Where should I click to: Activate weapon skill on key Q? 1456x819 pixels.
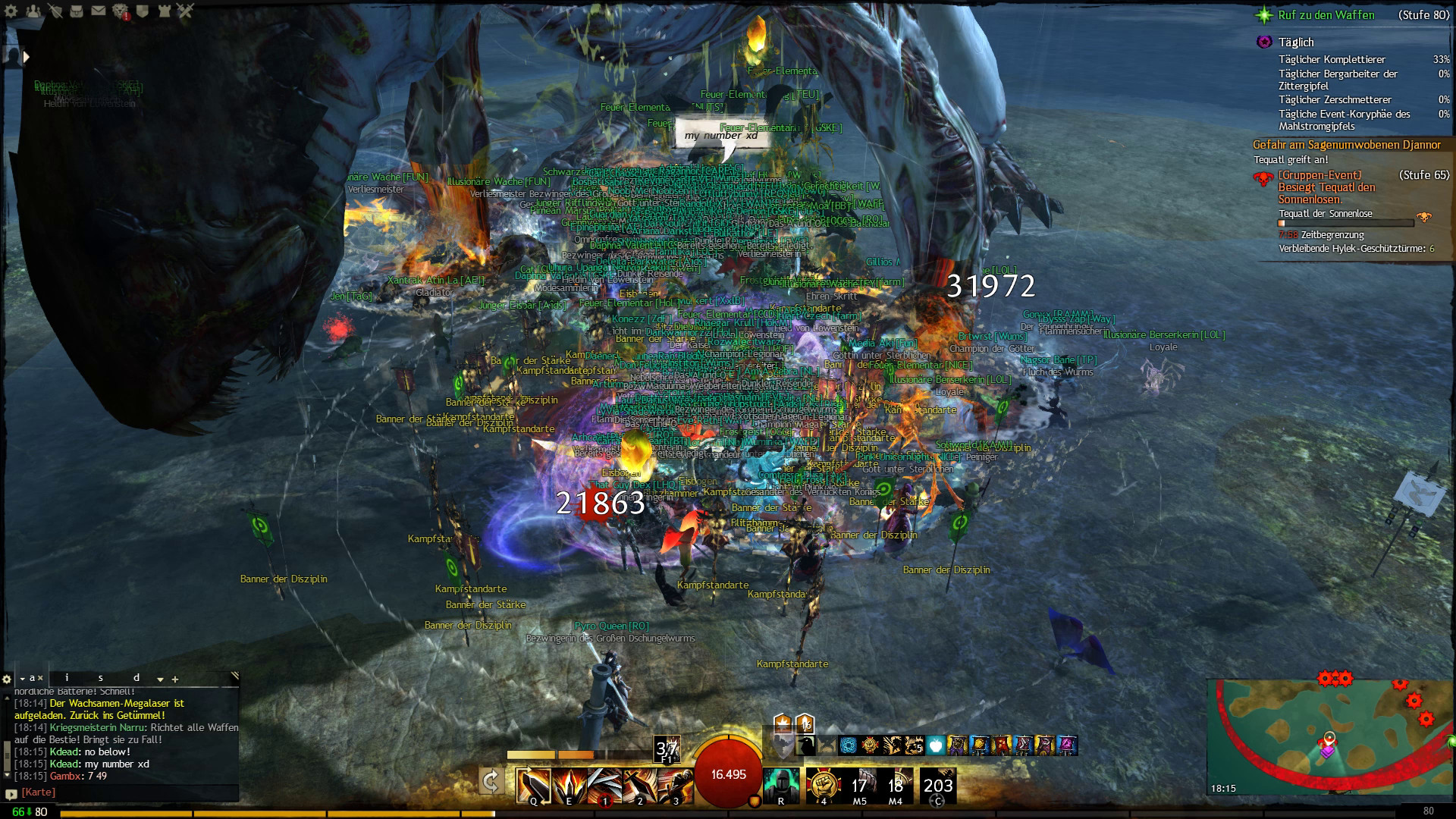pos(532,785)
